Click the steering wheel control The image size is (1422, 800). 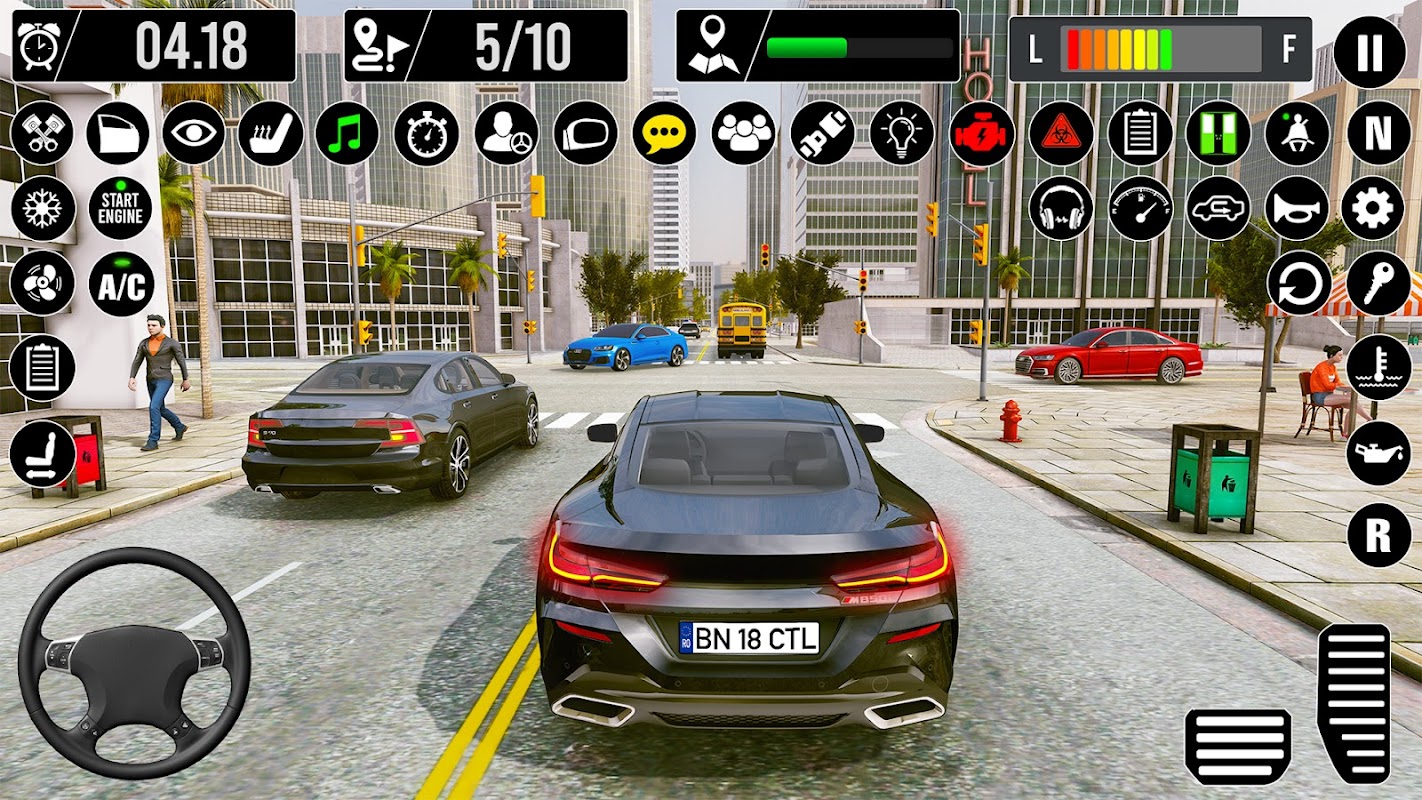(134, 663)
